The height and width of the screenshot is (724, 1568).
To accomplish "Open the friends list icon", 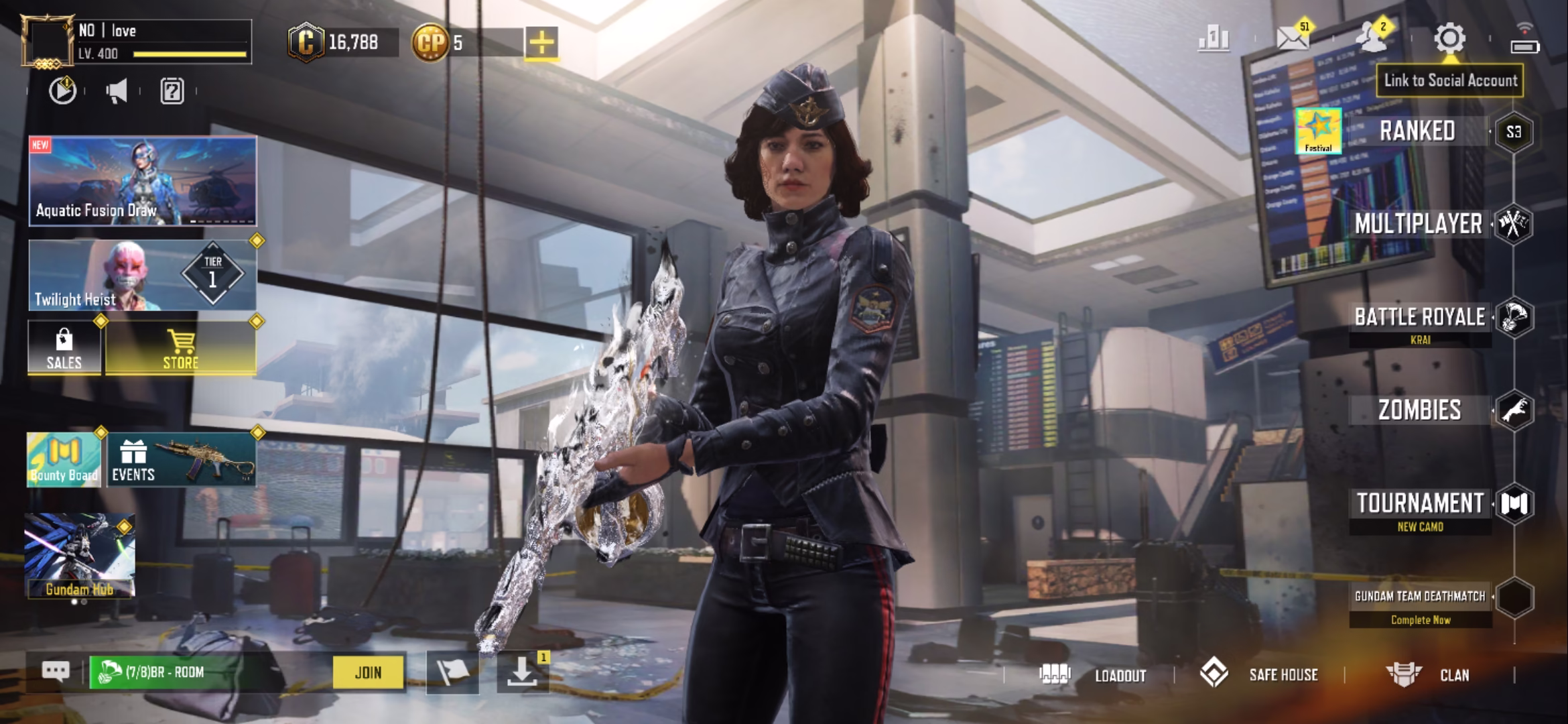I will [1371, 39].
